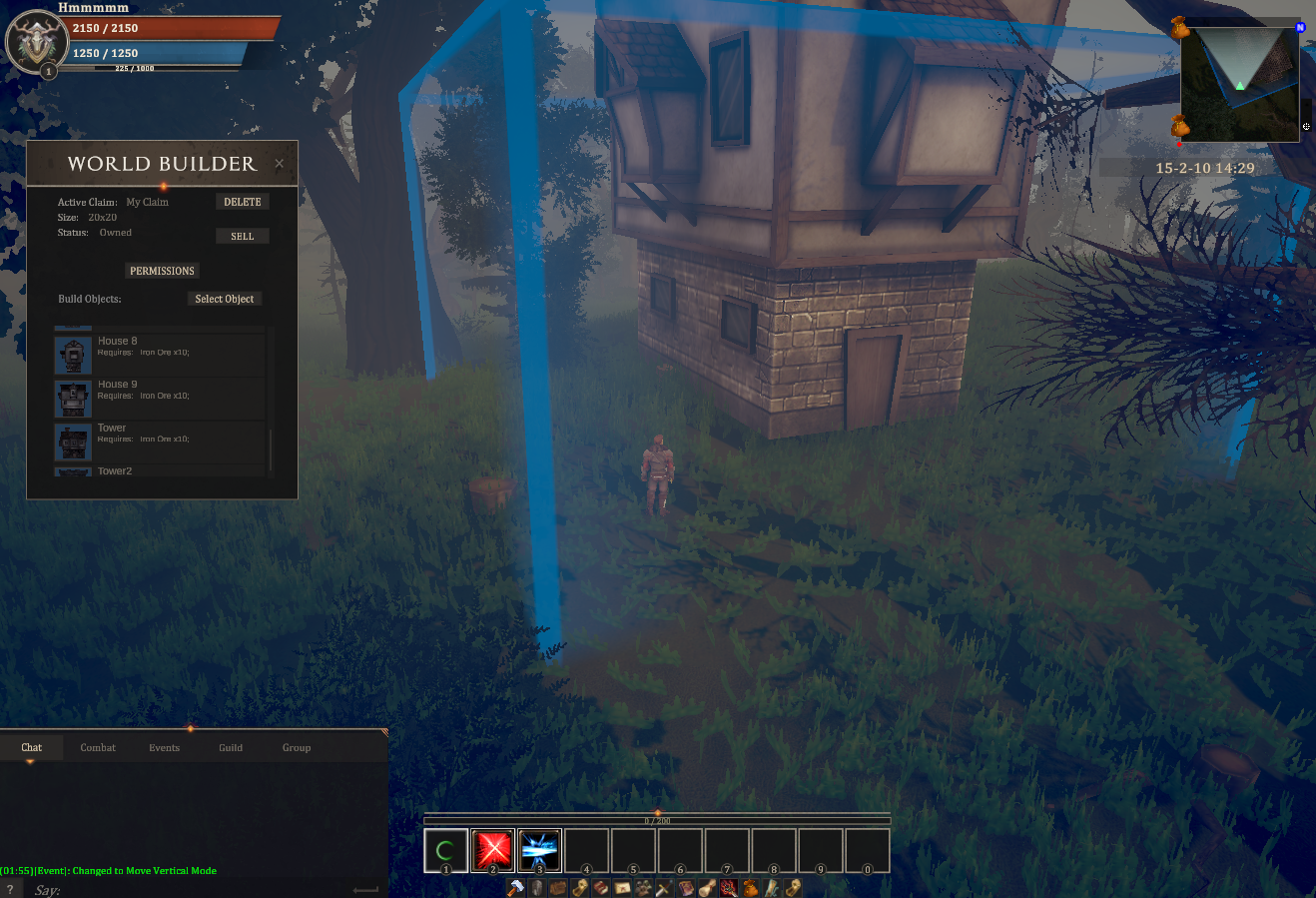
Task: Click the SELL button in World Builder
Action: tap(242, 236)
